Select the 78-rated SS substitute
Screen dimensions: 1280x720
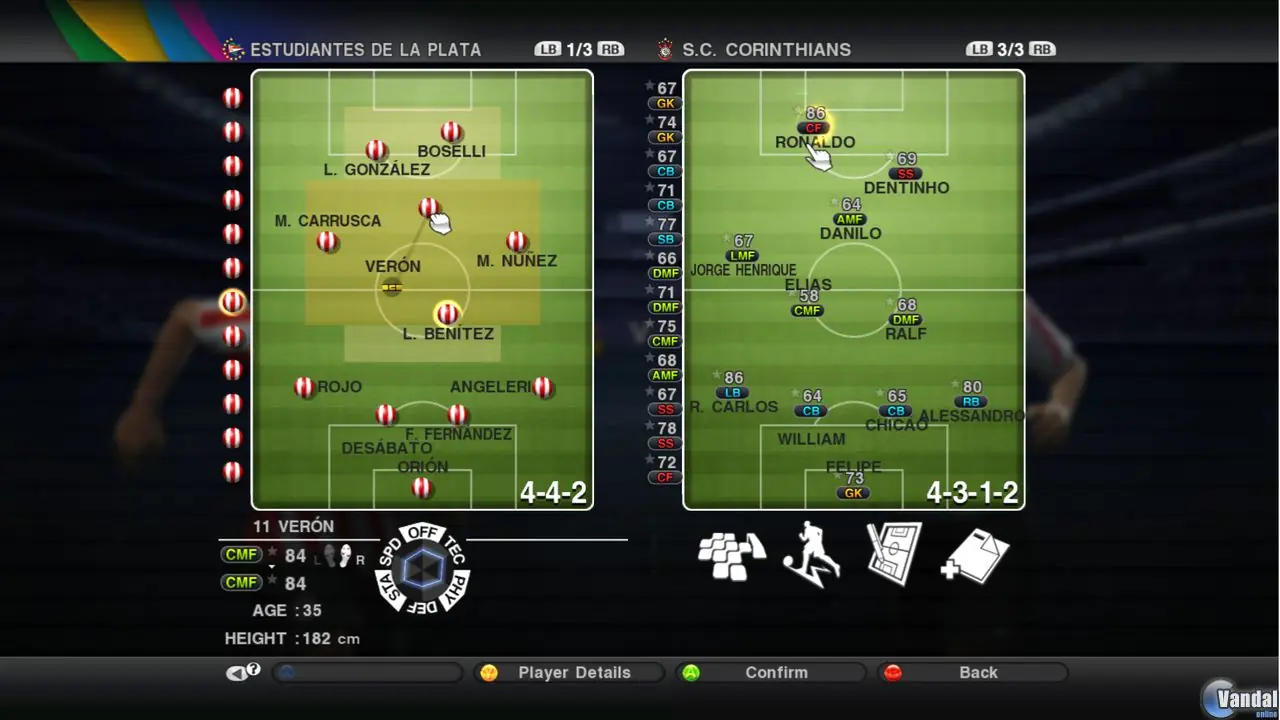[x=664, y=443]
